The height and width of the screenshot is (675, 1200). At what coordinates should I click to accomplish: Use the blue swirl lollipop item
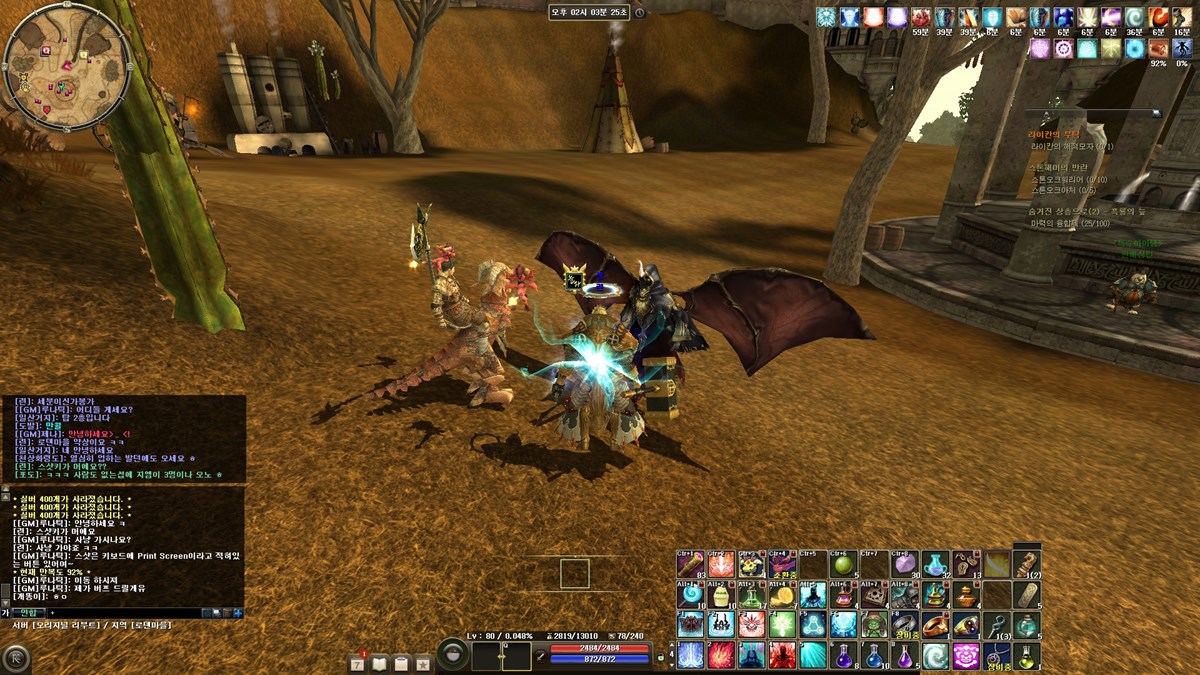pyautogui.click(x=690, y=595)
